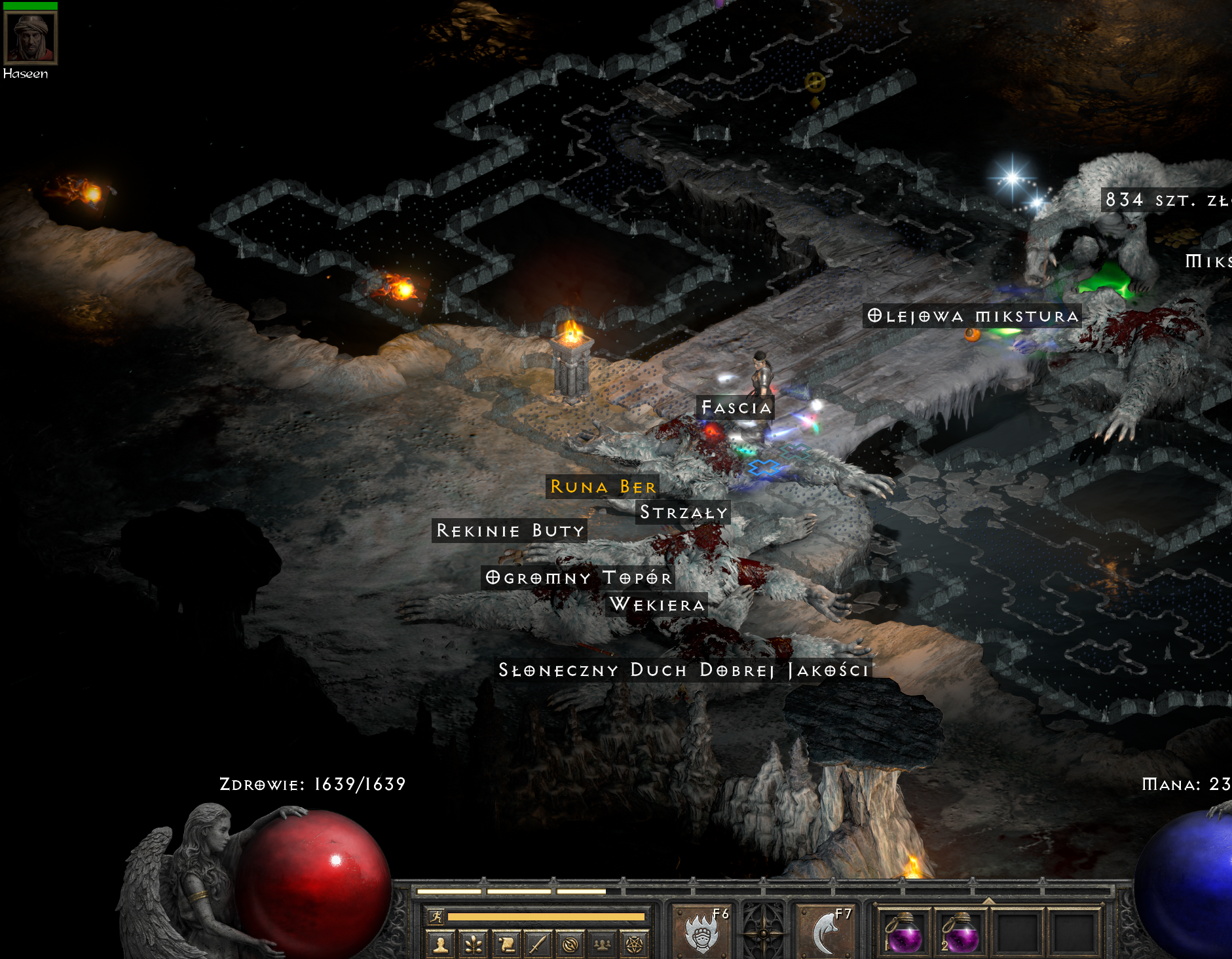Pick up the Ogromny Topór label
This screenshot has width=1232, height=959.
[x=578, y=578]
